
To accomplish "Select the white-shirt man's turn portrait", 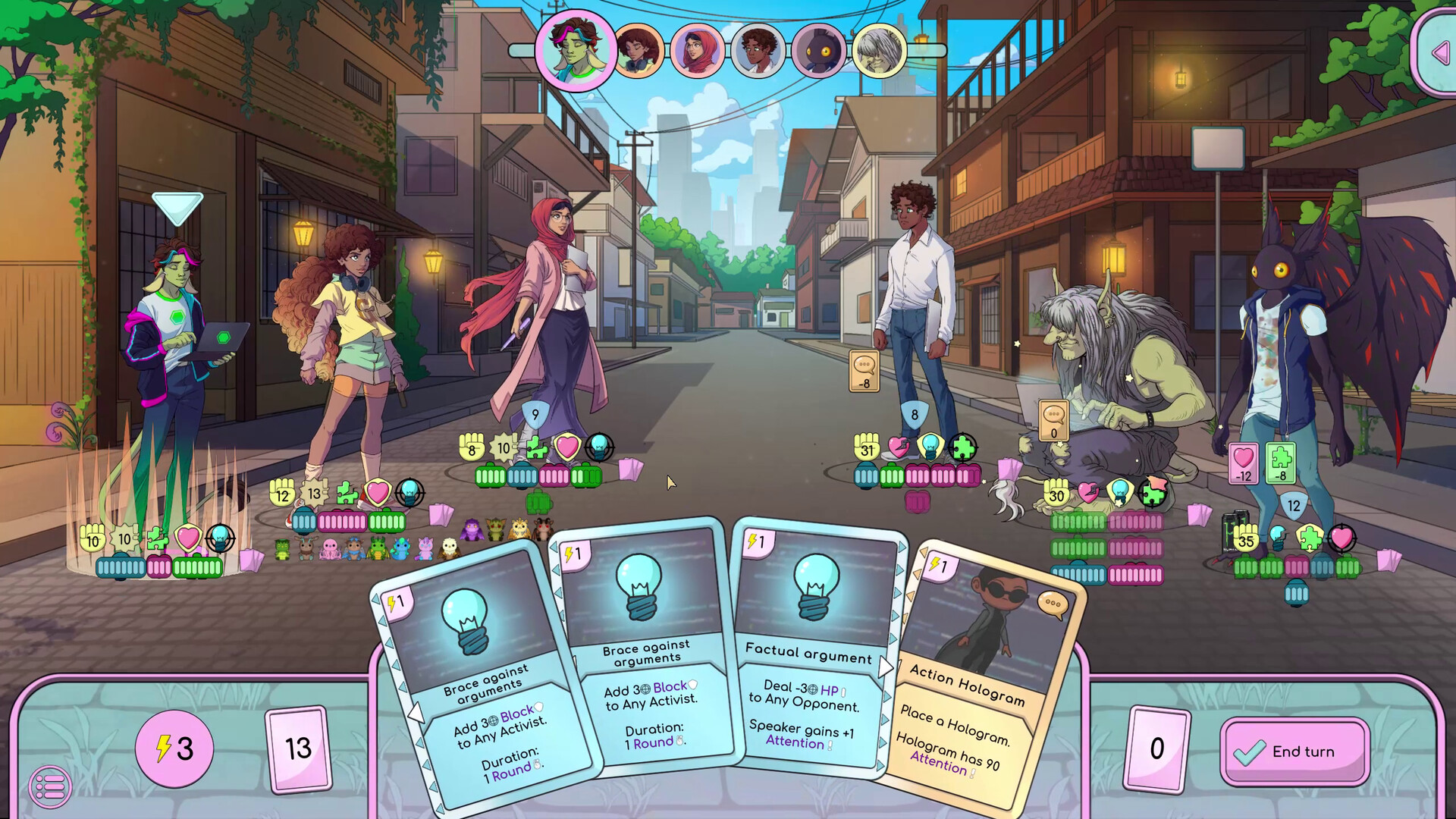I will click(758, 51).
